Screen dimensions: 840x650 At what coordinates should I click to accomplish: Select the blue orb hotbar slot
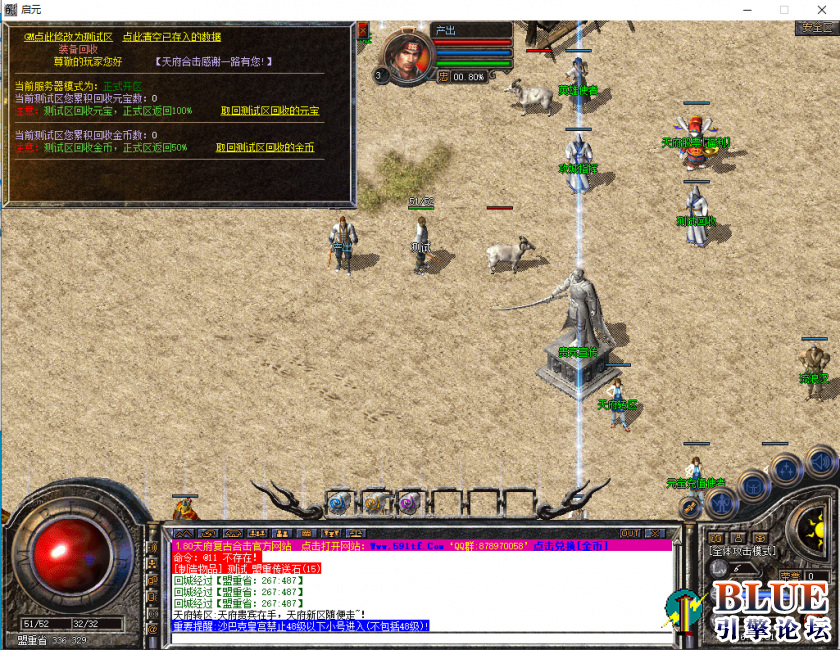339,502
